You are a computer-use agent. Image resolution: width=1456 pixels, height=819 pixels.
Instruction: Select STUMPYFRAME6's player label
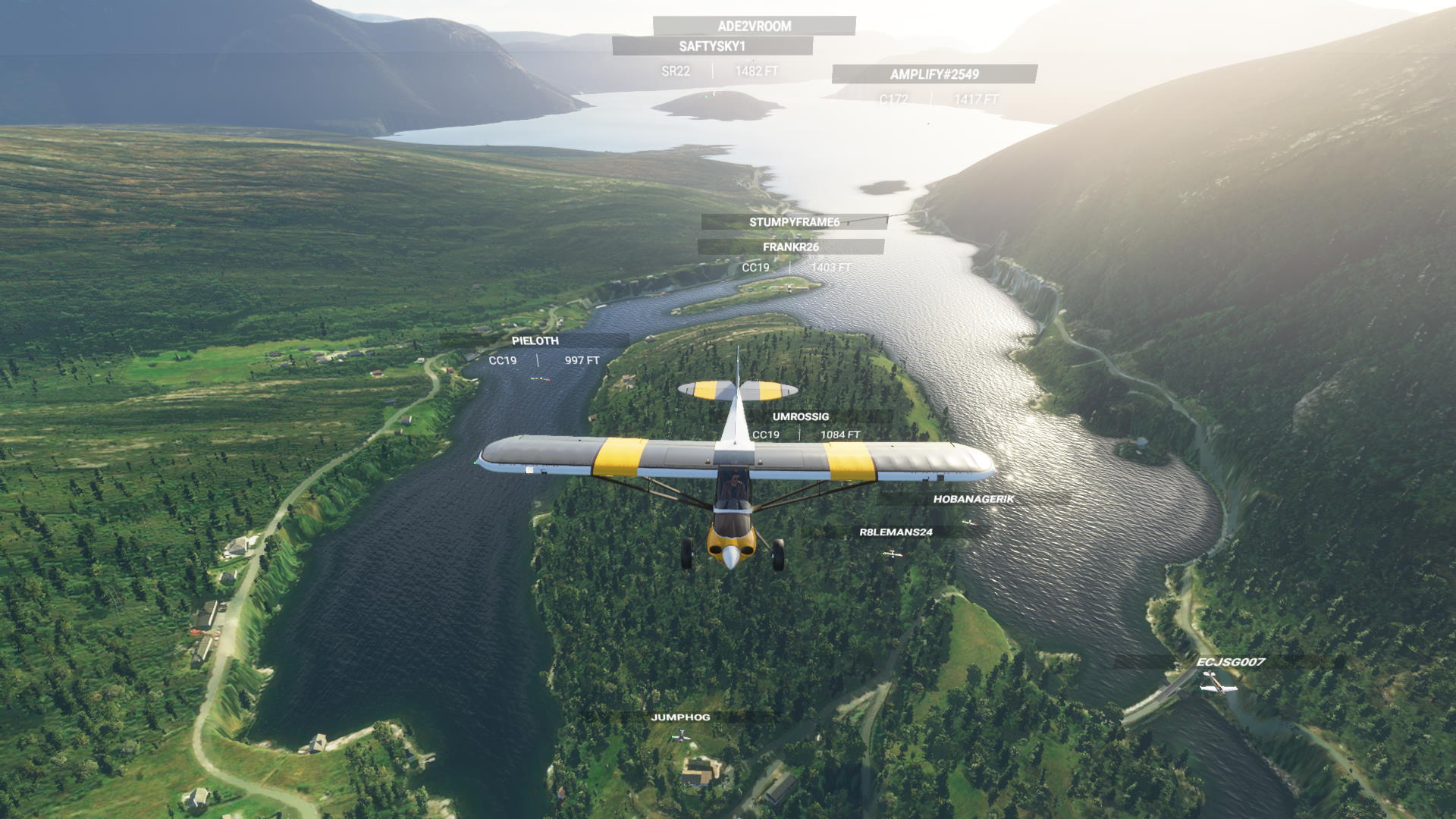(794, 222)
